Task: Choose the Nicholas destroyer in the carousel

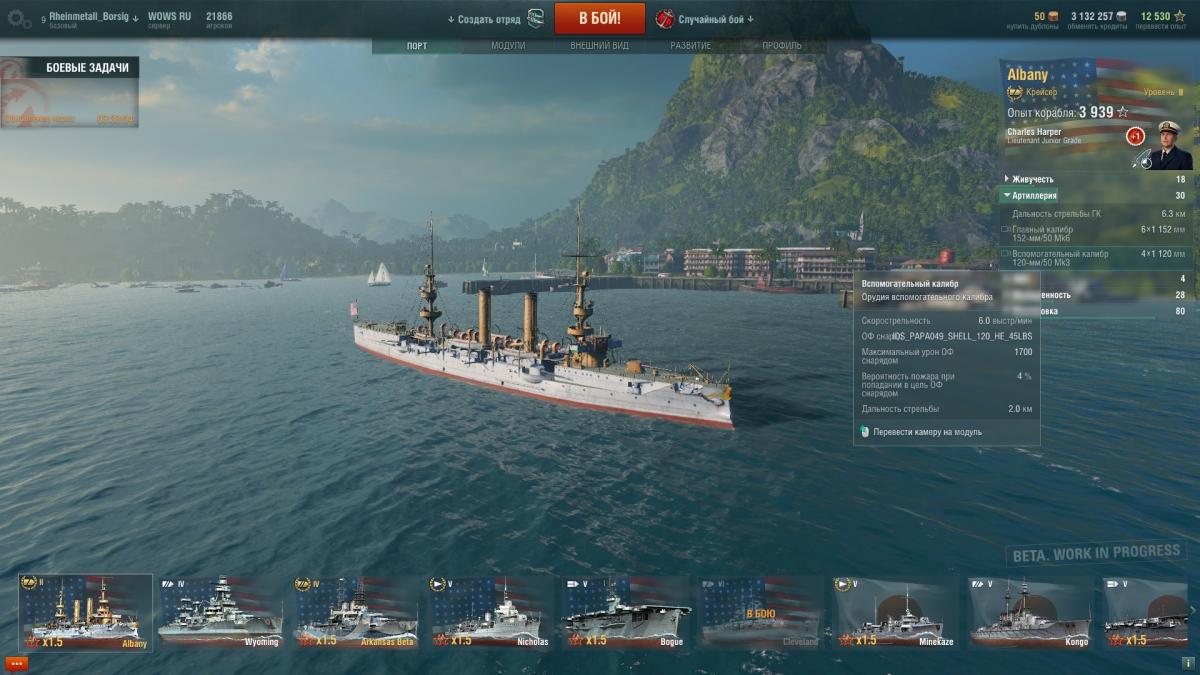Action: coord(492,612)
